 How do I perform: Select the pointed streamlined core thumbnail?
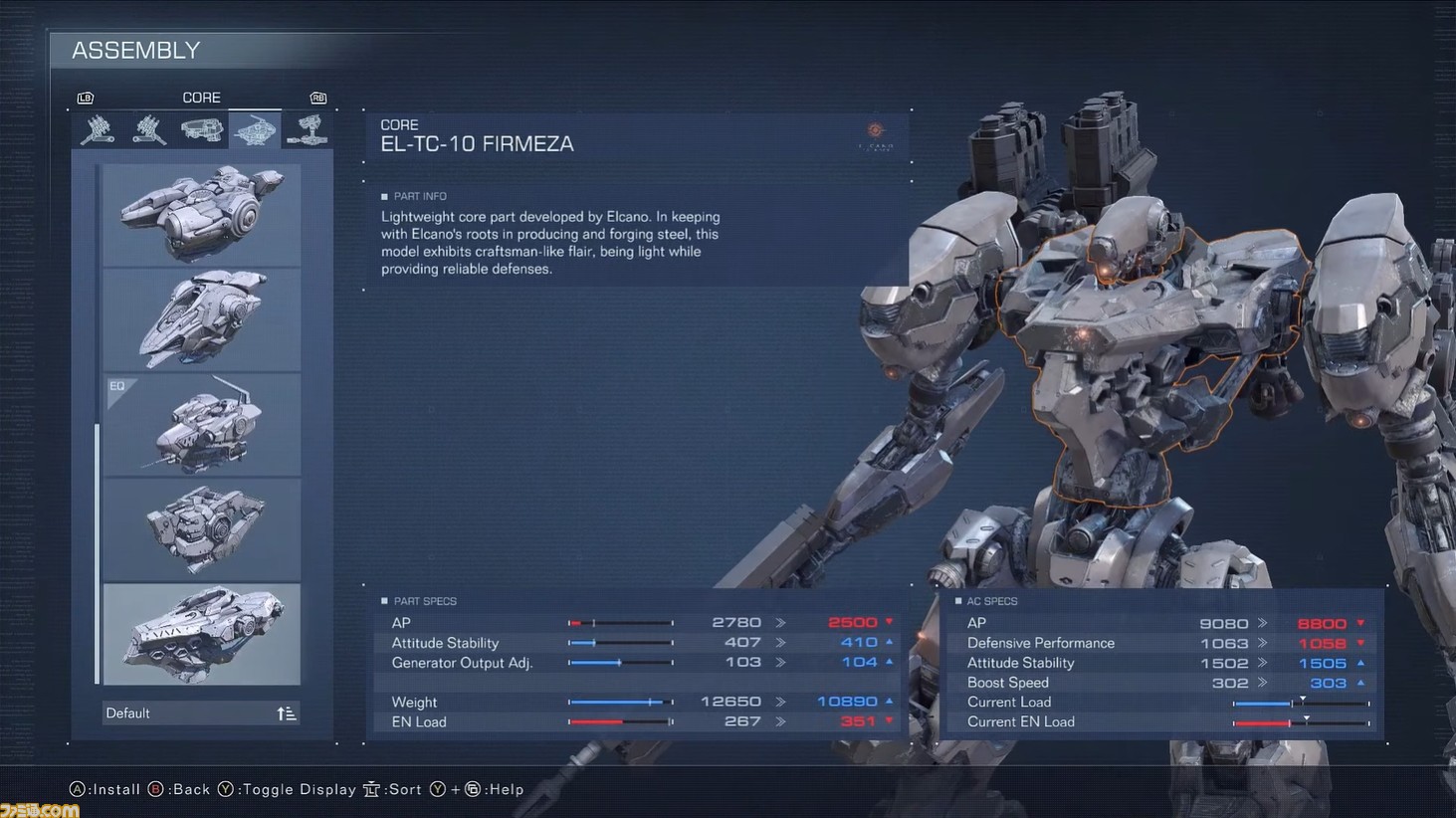click(x=202, y=319)
